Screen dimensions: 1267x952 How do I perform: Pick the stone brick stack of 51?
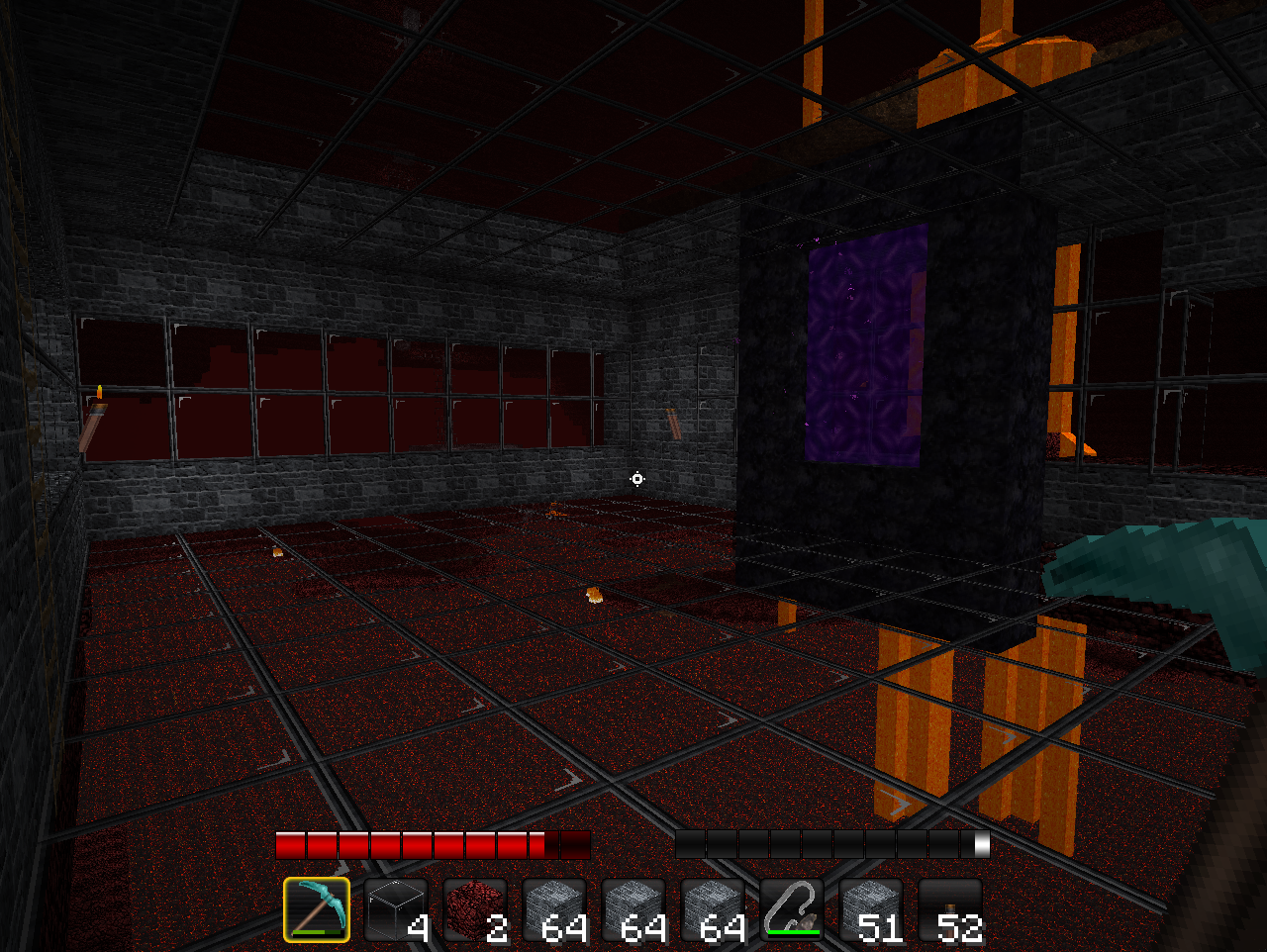[871, 909]
